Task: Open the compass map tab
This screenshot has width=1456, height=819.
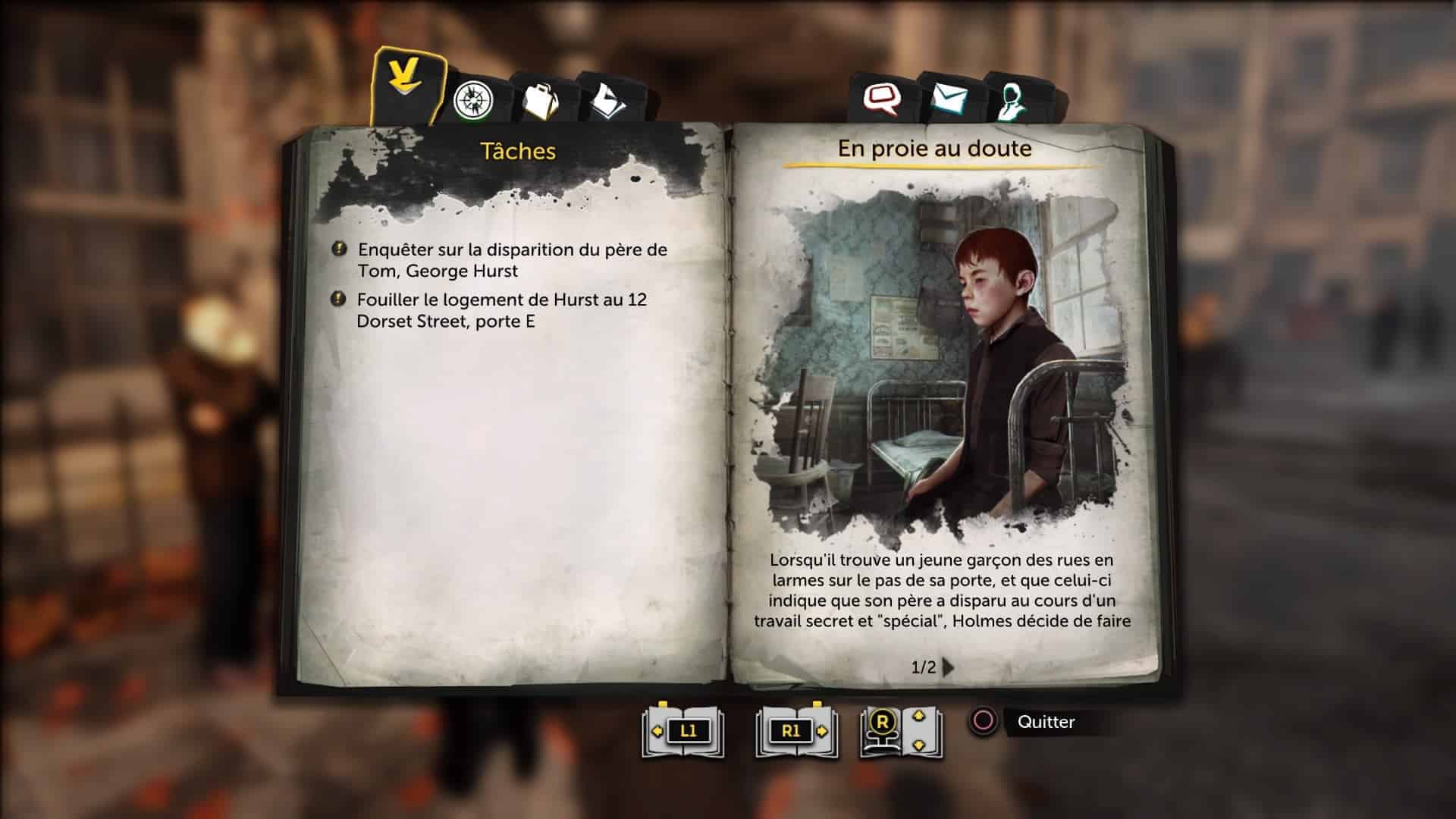Action: point(473,100)
